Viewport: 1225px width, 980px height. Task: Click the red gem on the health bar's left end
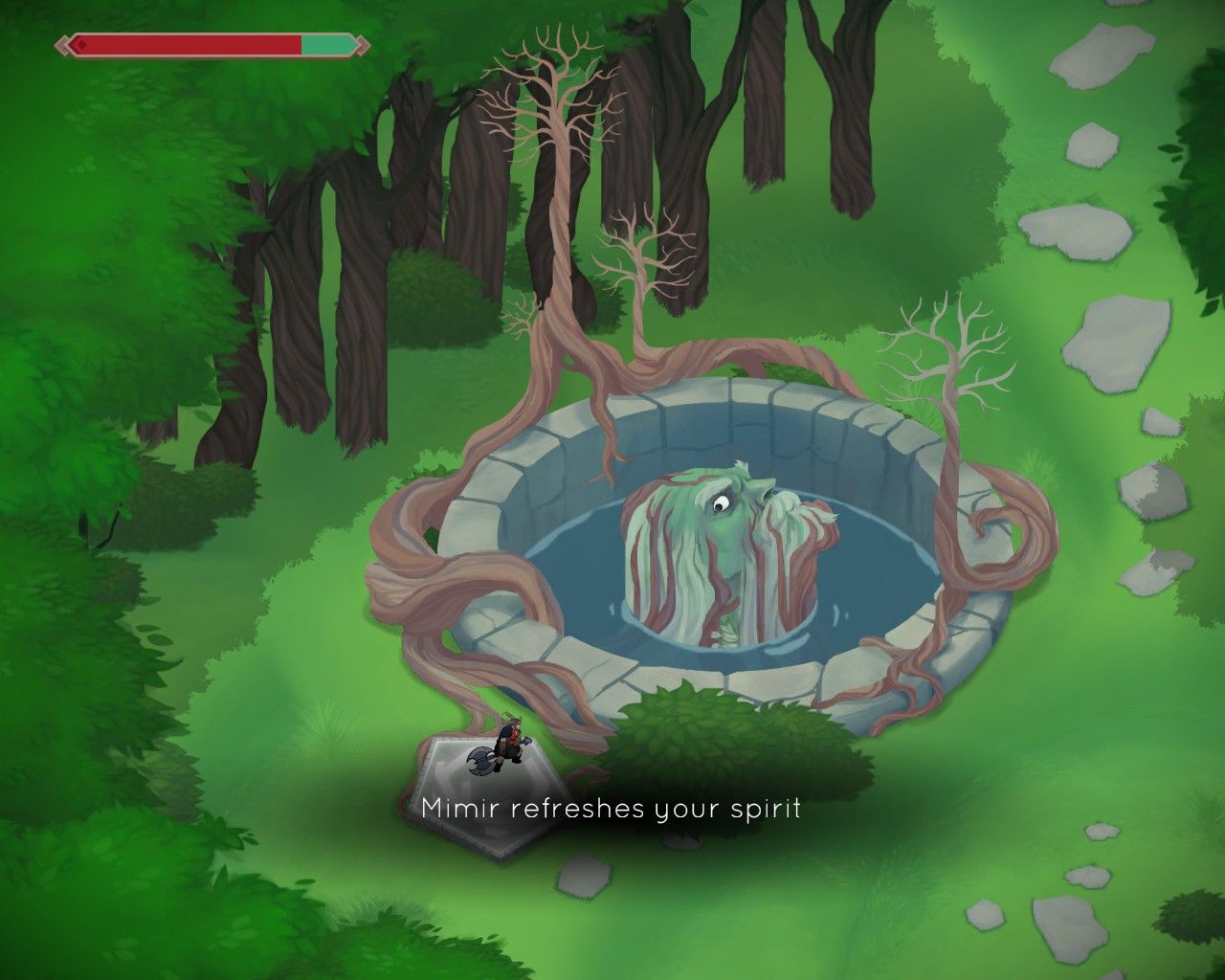coord(84,42)
